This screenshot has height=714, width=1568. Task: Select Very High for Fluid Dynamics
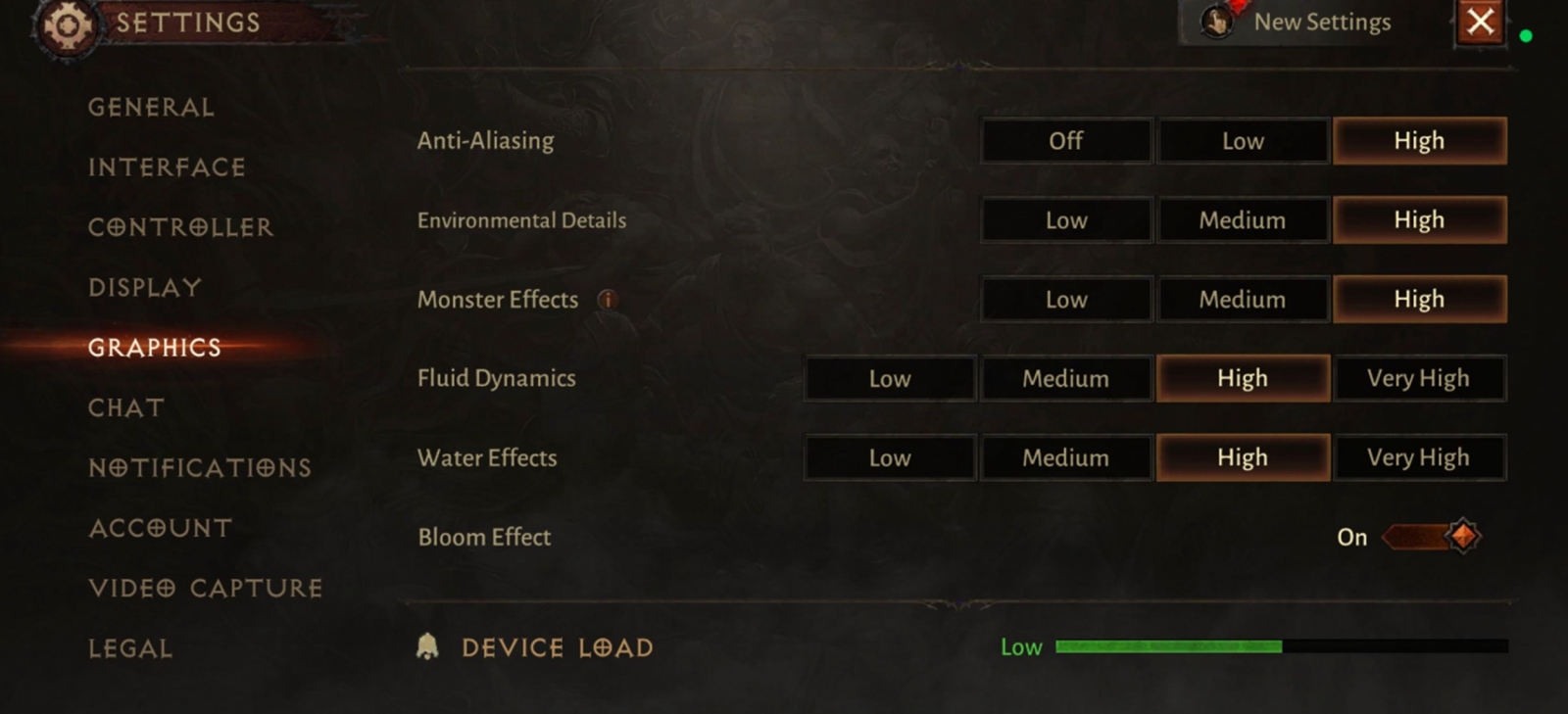(1418, 379)
